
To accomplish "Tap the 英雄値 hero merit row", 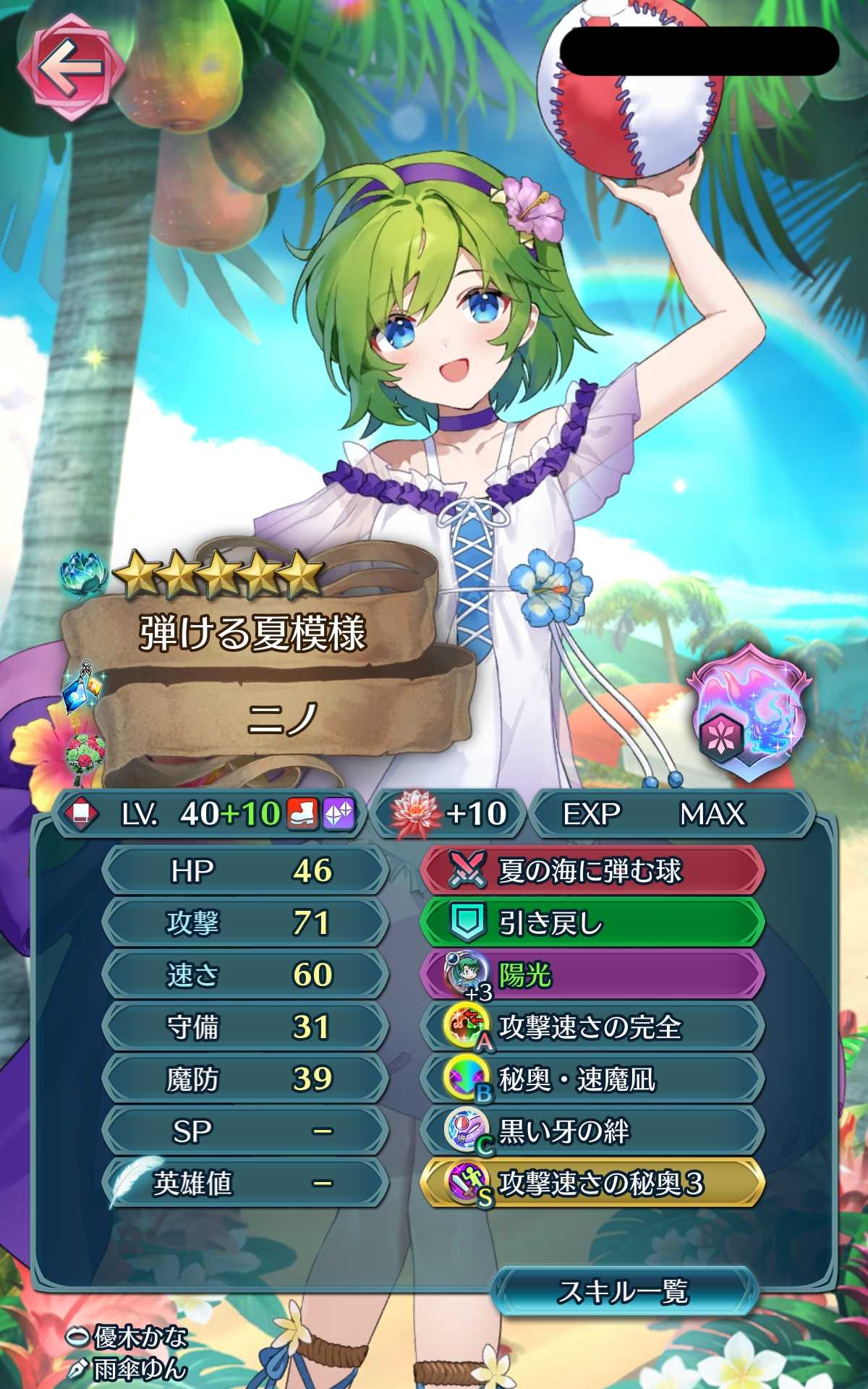I will (x=244, y=1184).
